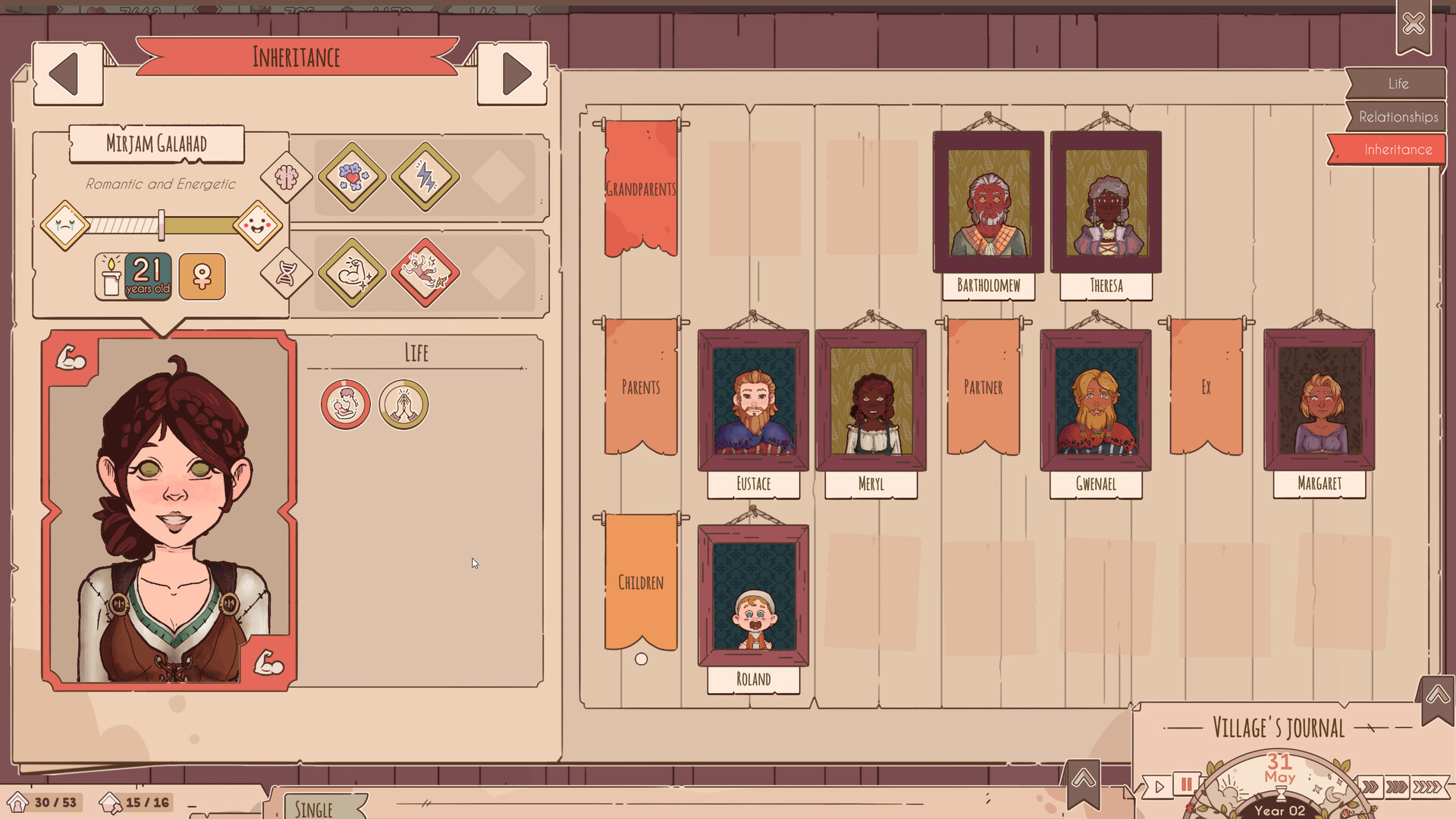Check the candle lifespan icon beside the age
Screen dimensions: 1456x819
(109, 276)
